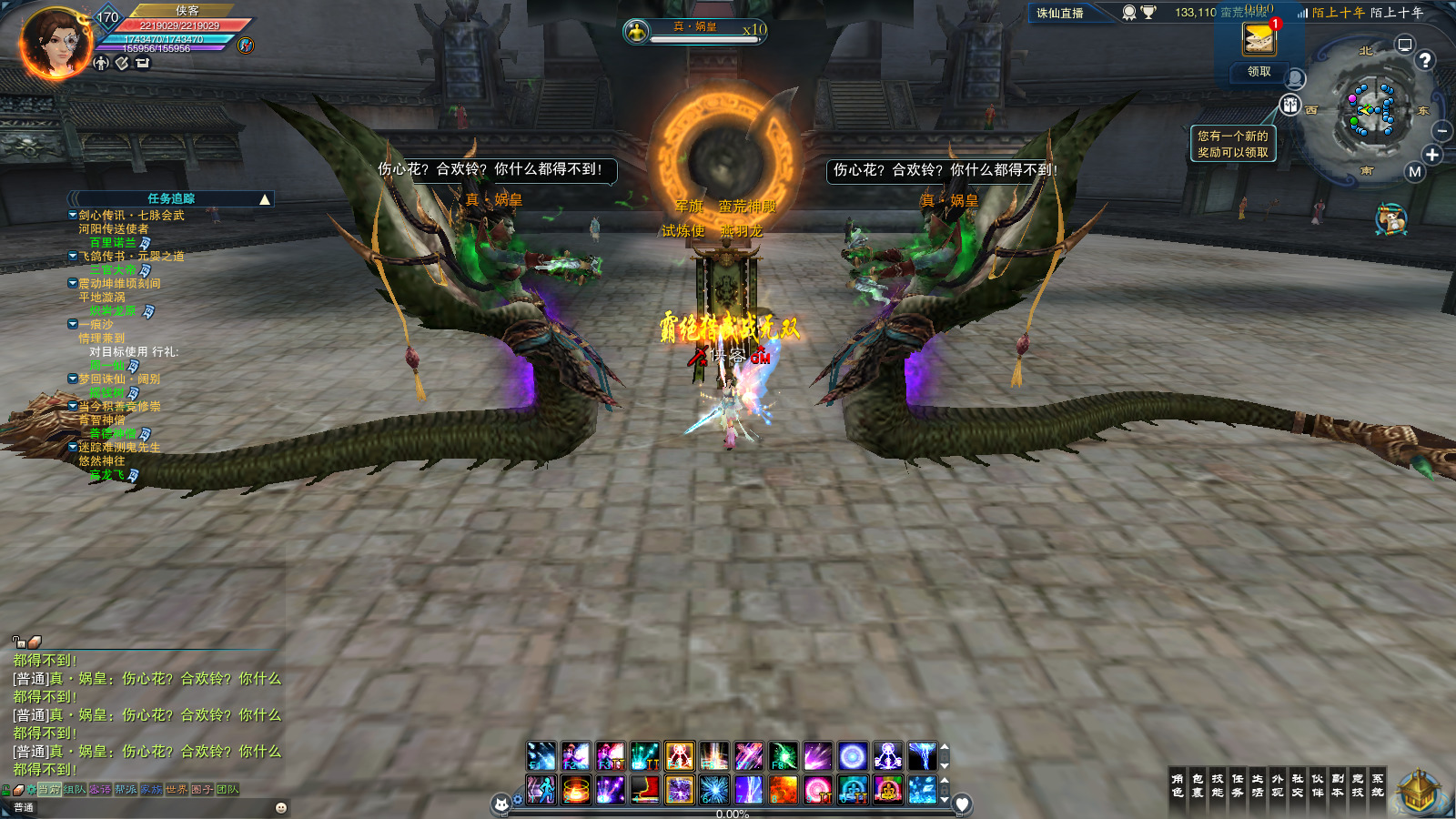Zoom in the minimap with plus button
This screenshot has width=1456, height=819.
(x=1432, y=155)
